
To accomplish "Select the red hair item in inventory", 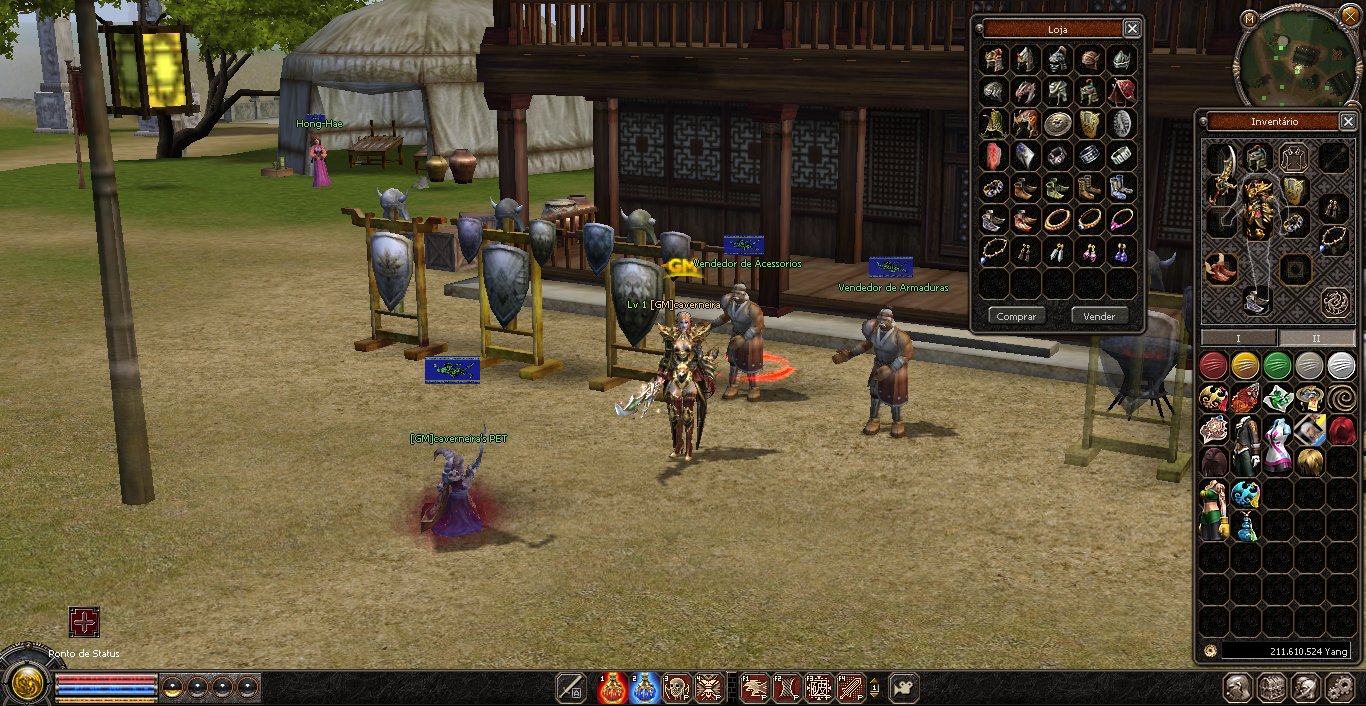I will tap(1341, 430).
